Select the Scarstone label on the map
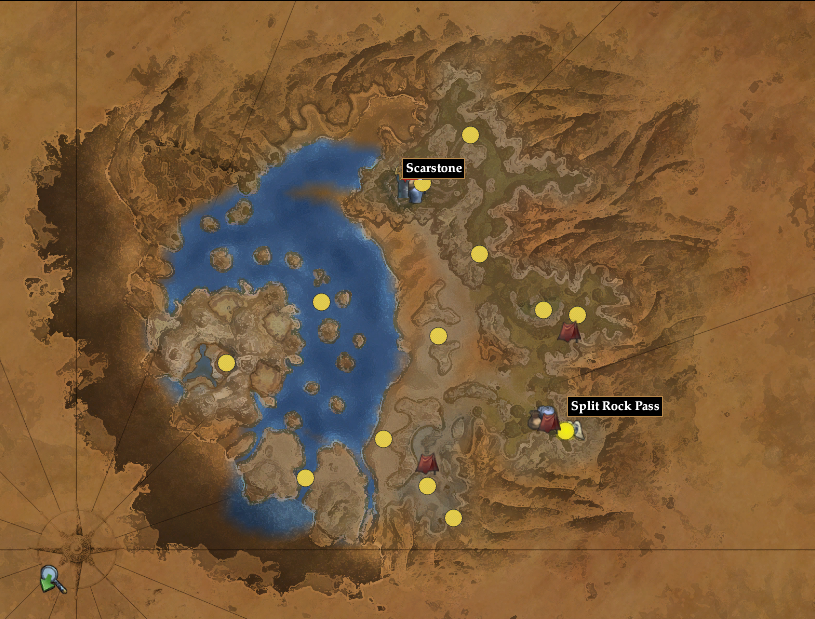815x619 pixels. coord(433,168)
